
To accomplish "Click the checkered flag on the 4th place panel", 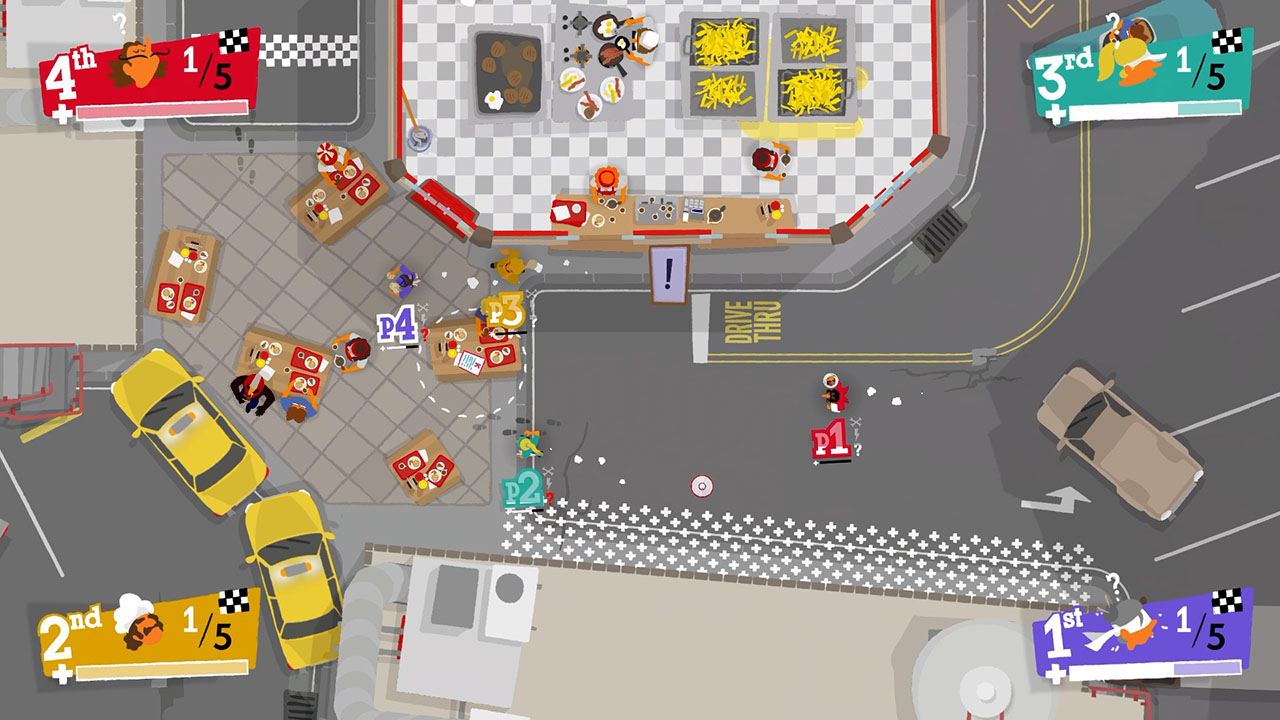I will [x=235, y=40].
